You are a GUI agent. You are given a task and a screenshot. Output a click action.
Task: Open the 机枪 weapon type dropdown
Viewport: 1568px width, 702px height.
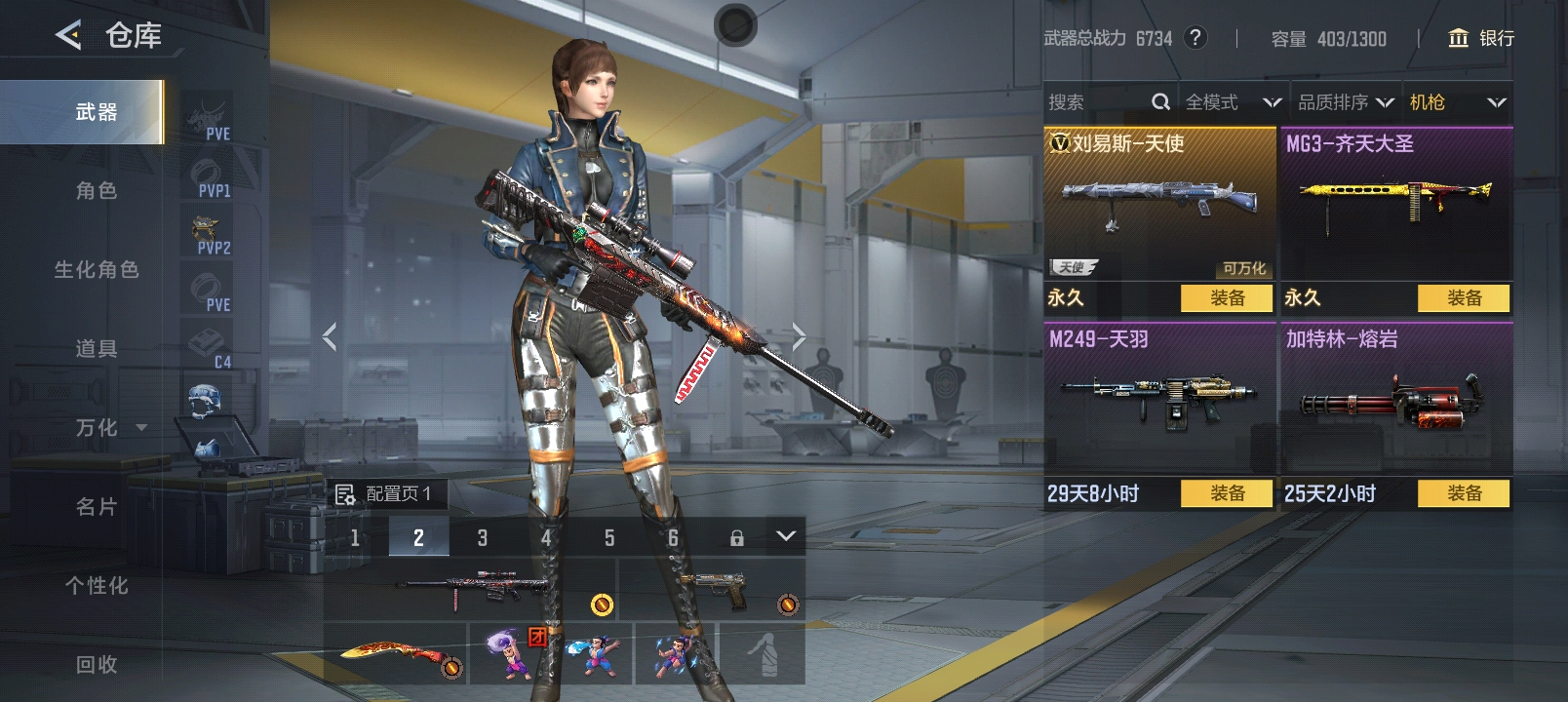pyautogui.click(x=1457, y=102)
